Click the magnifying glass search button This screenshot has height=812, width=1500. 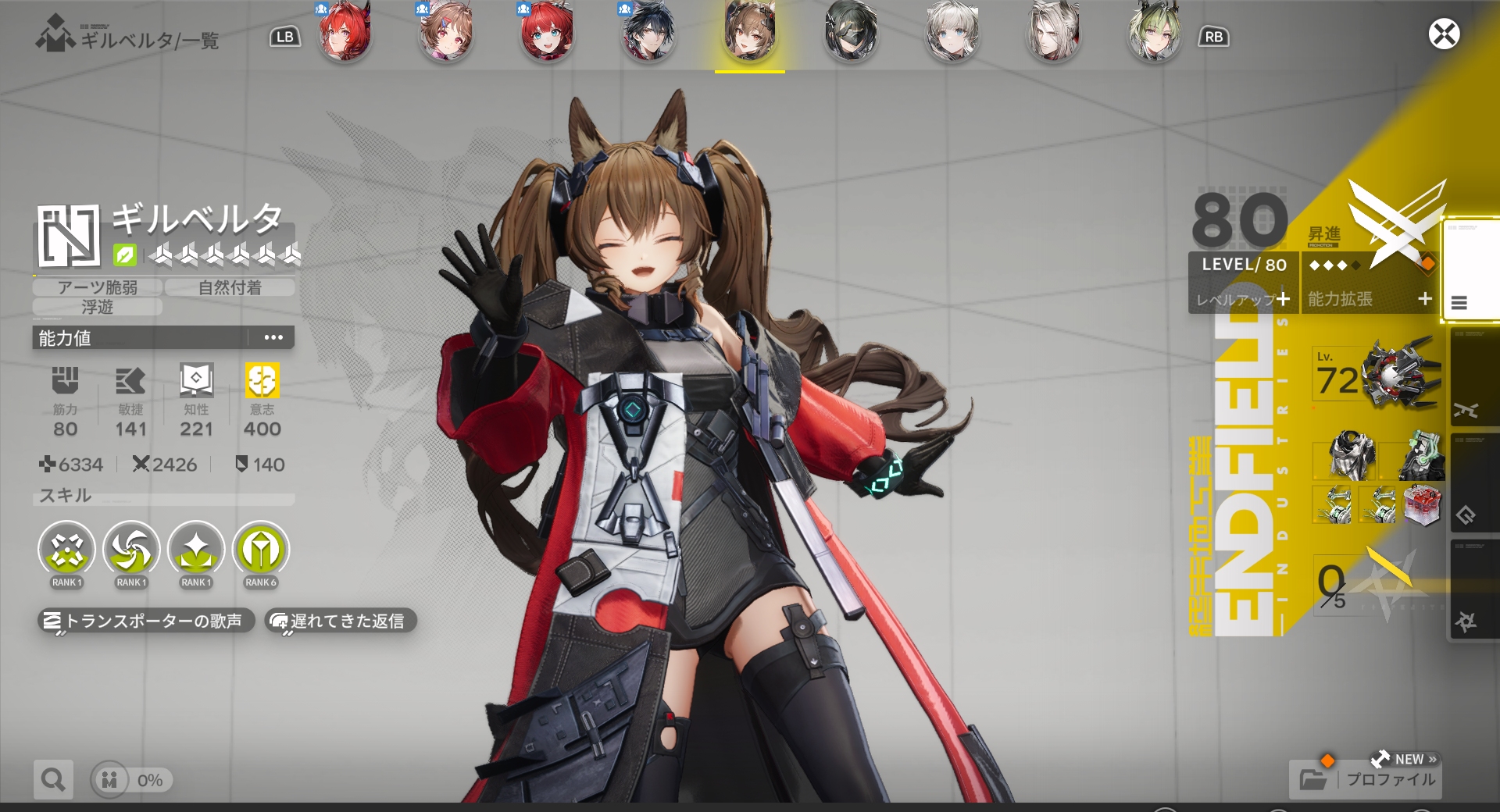click(x=53, y=779)
